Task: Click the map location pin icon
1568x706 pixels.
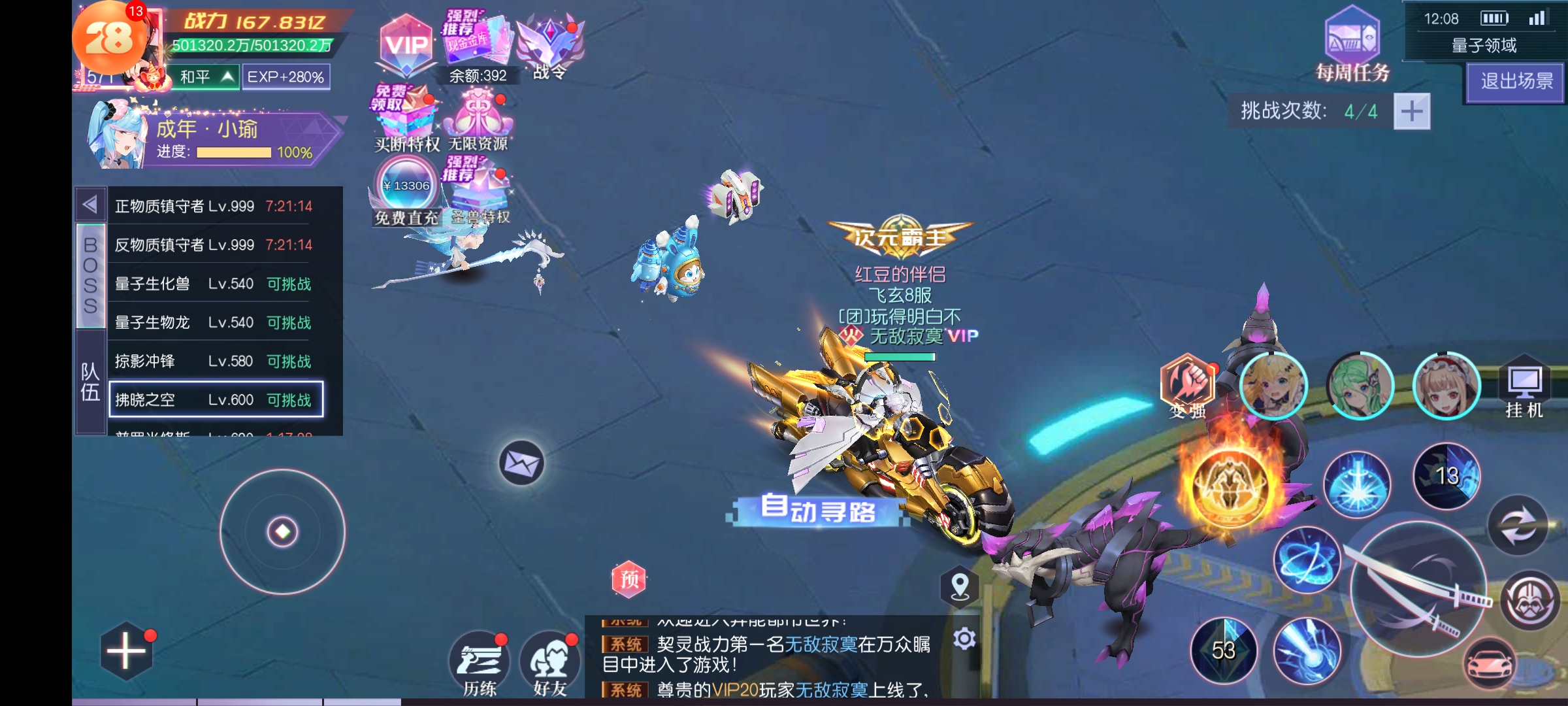Action: [x=960, y=586]
